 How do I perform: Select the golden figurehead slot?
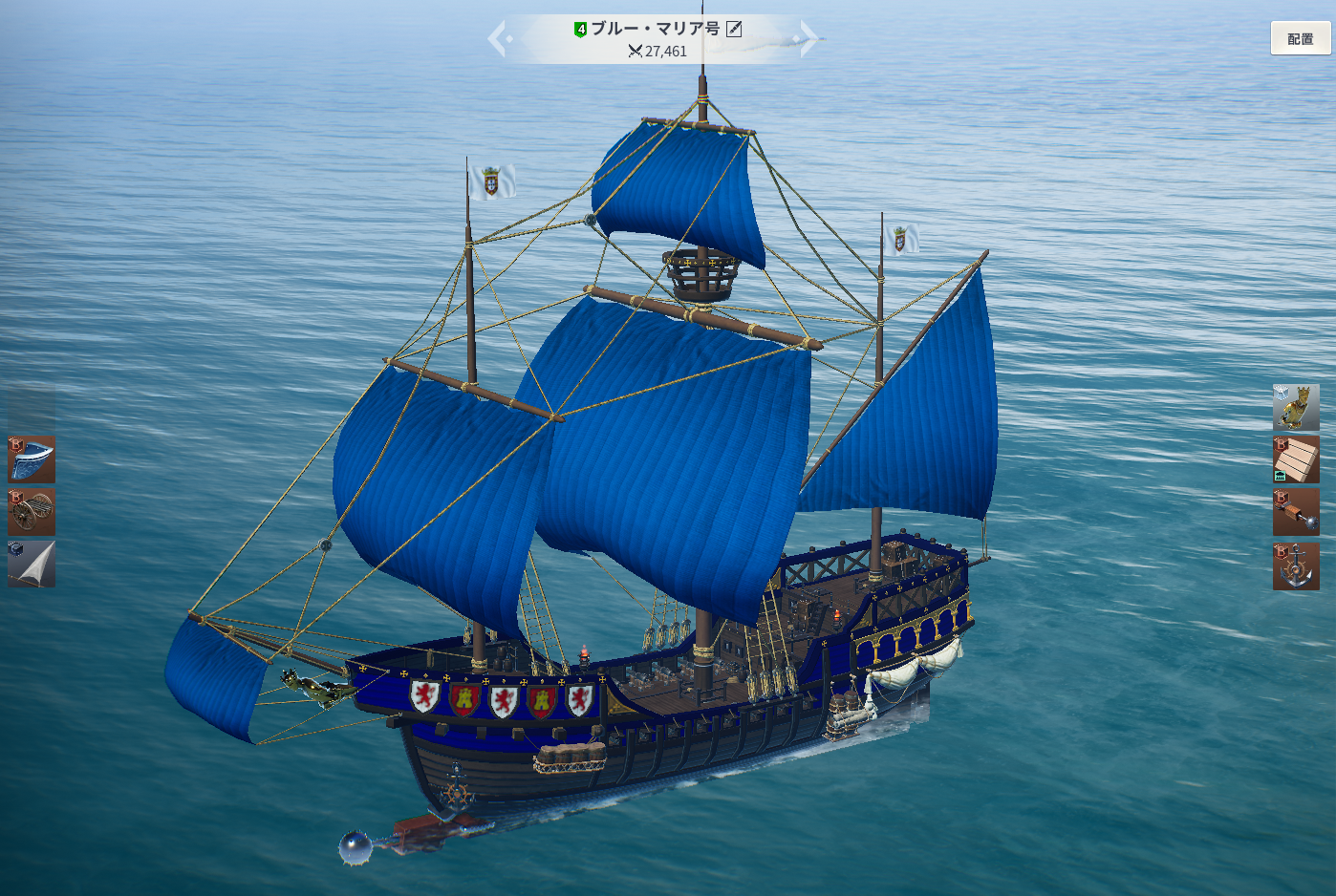(x=1295, y=408)
